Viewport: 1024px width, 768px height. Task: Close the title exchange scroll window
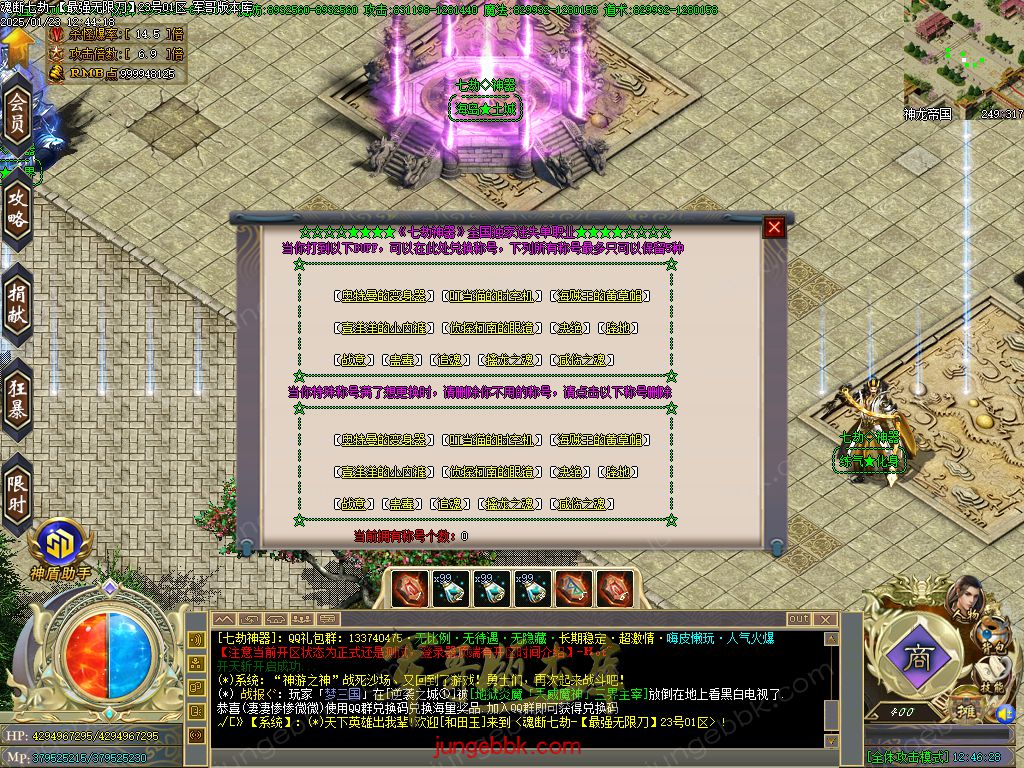pos(774,227)
